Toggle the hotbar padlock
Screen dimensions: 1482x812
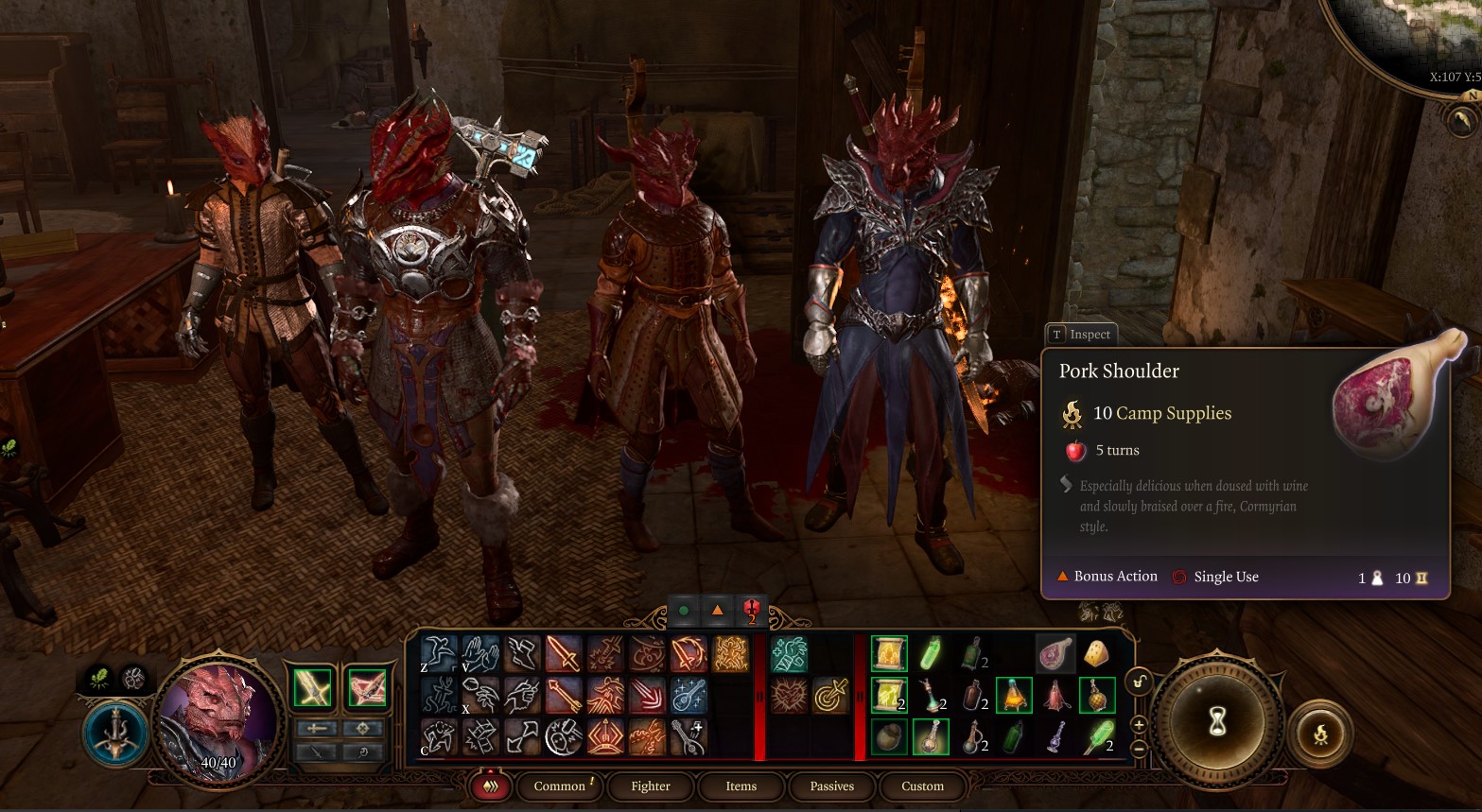pos(1140,682)
